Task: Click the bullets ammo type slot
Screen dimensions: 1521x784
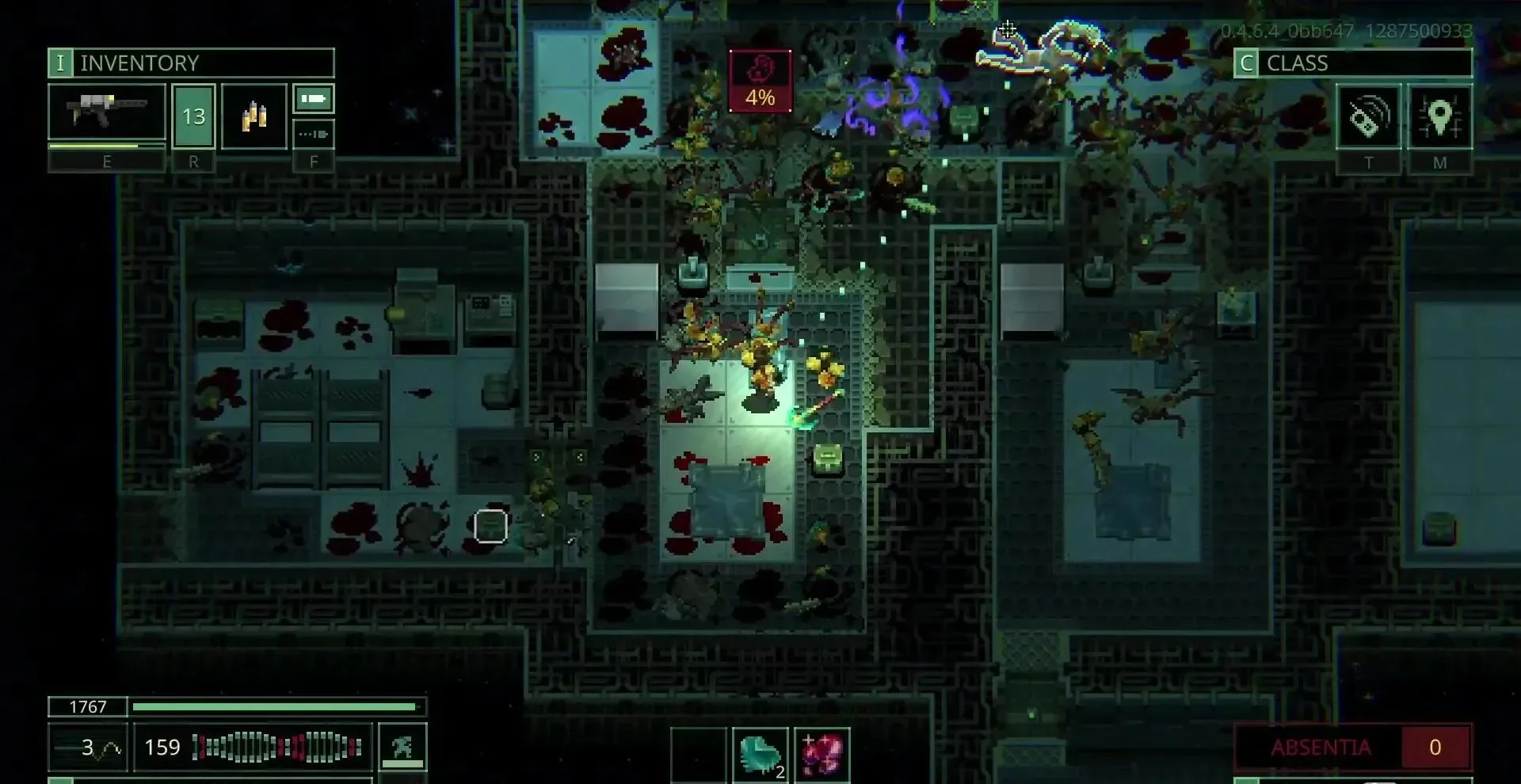Action: [253, 116]
